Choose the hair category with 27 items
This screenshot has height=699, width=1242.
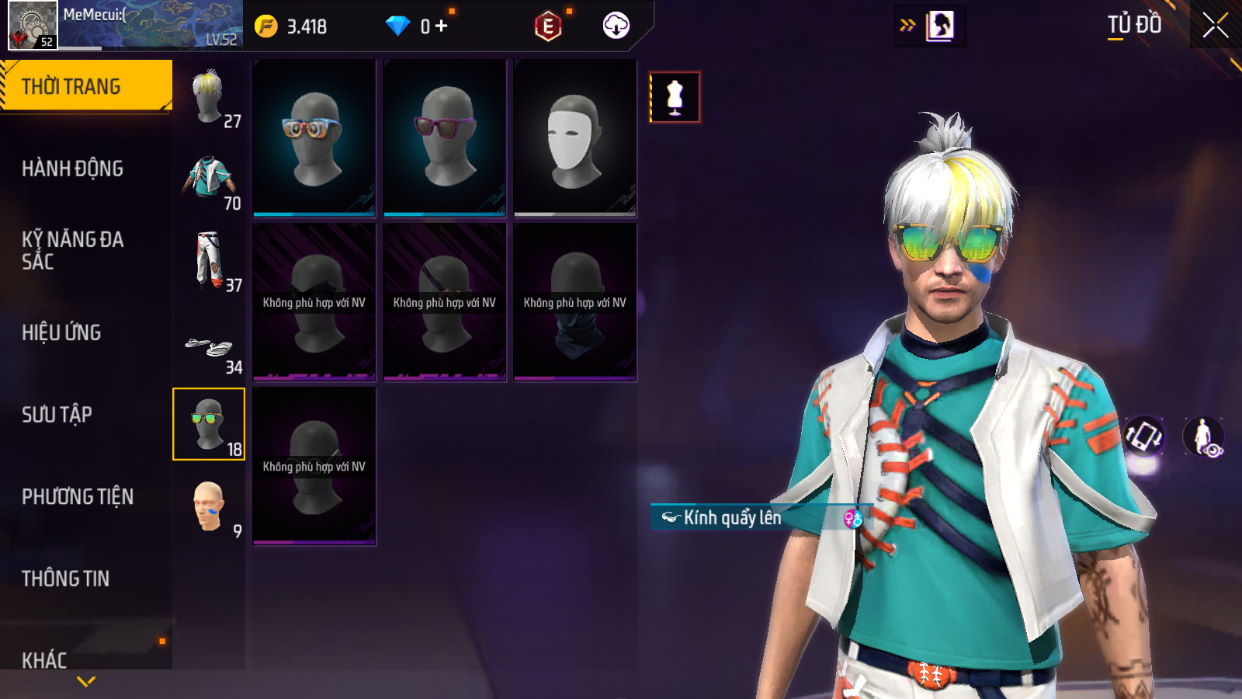(x=209, y=99)
